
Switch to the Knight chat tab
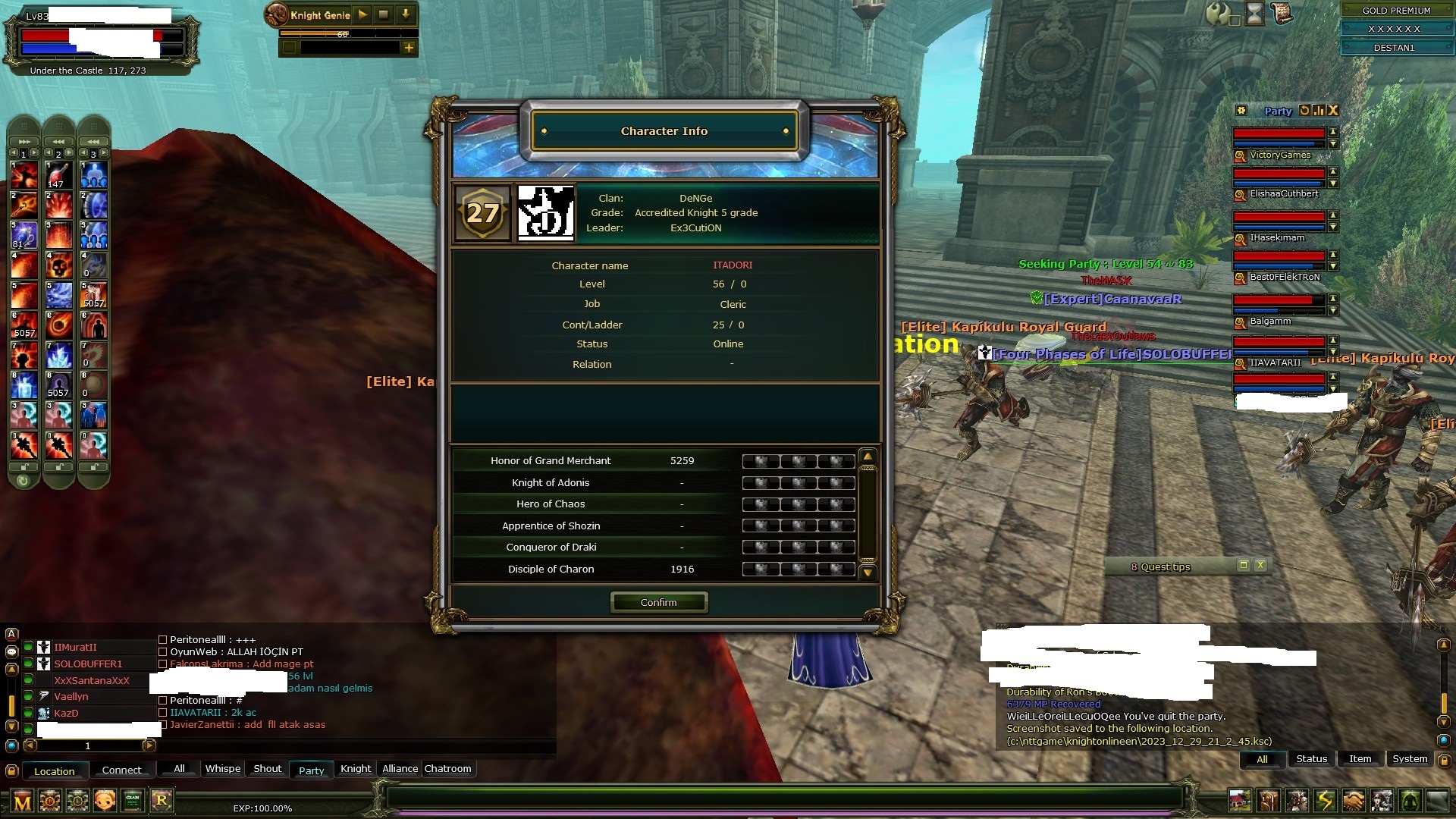[356, 768]
